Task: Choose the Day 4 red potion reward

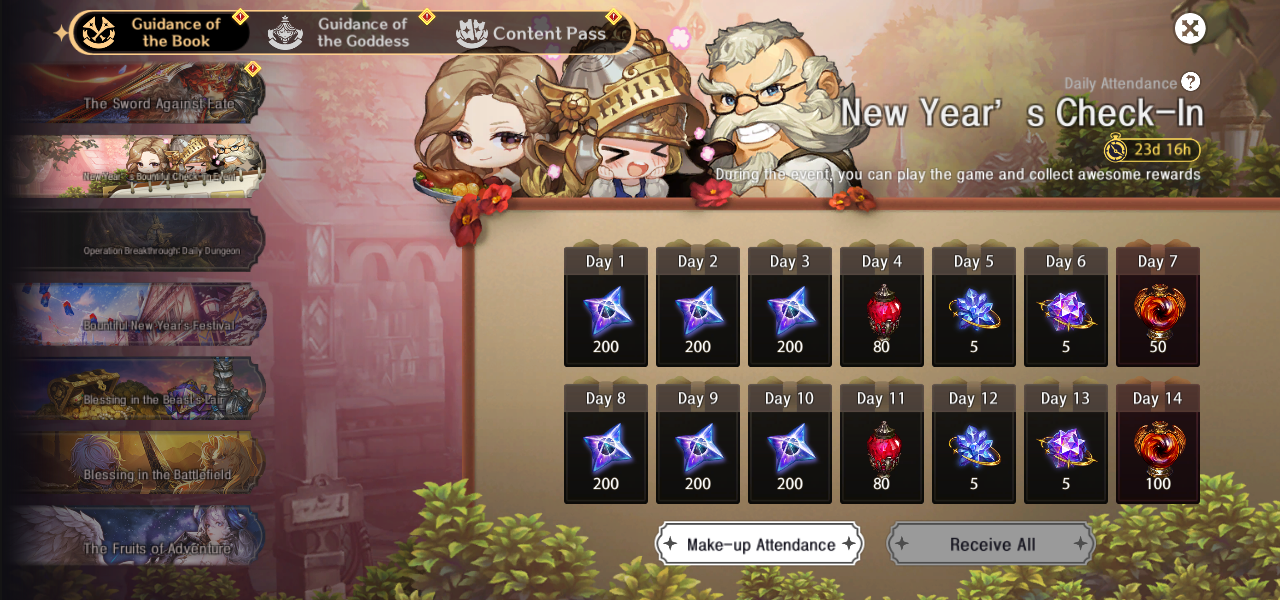Action: tap(882, 307)
